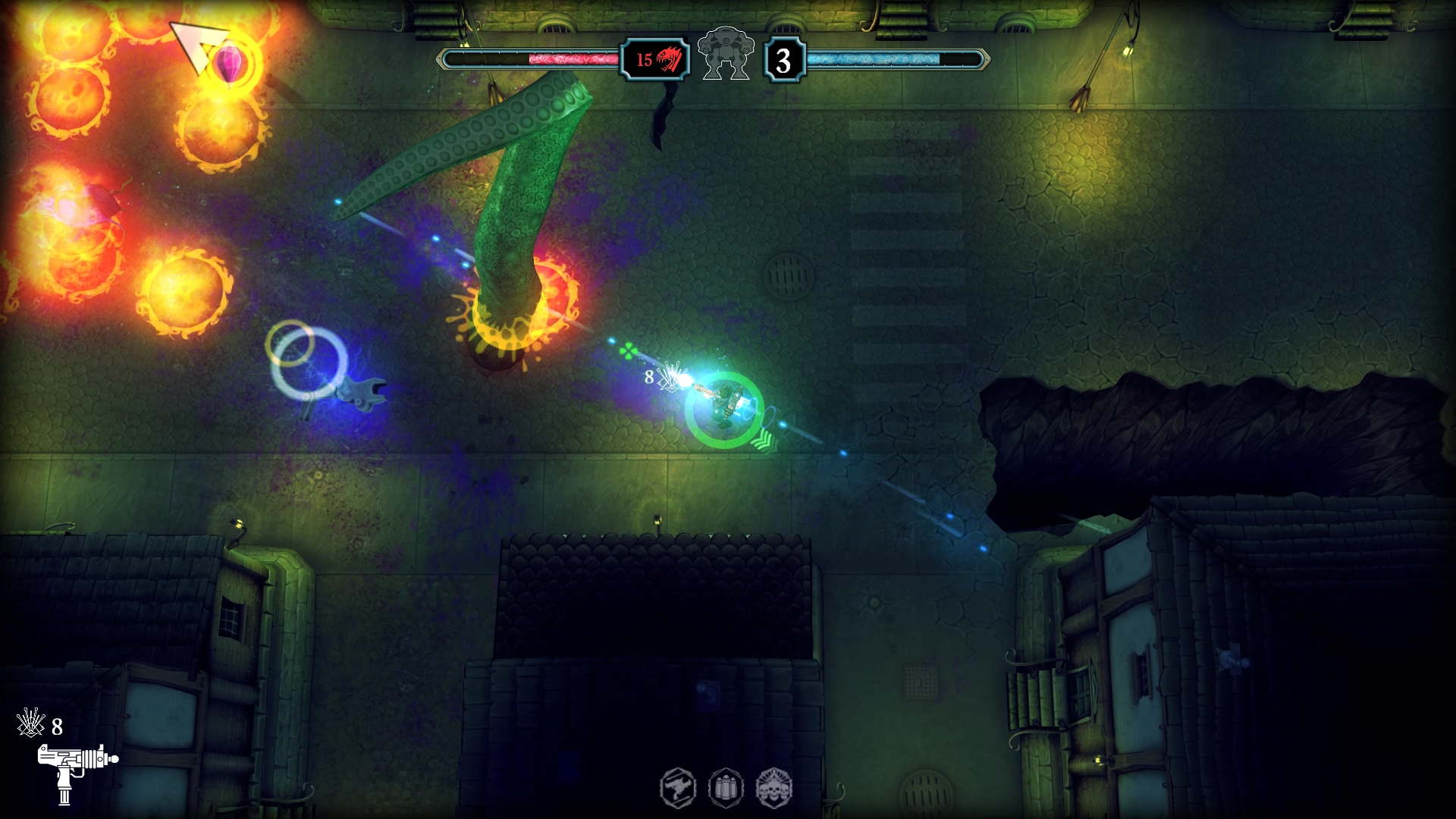
Task: Click the mech suit status icon
Action: click(726, 53)
